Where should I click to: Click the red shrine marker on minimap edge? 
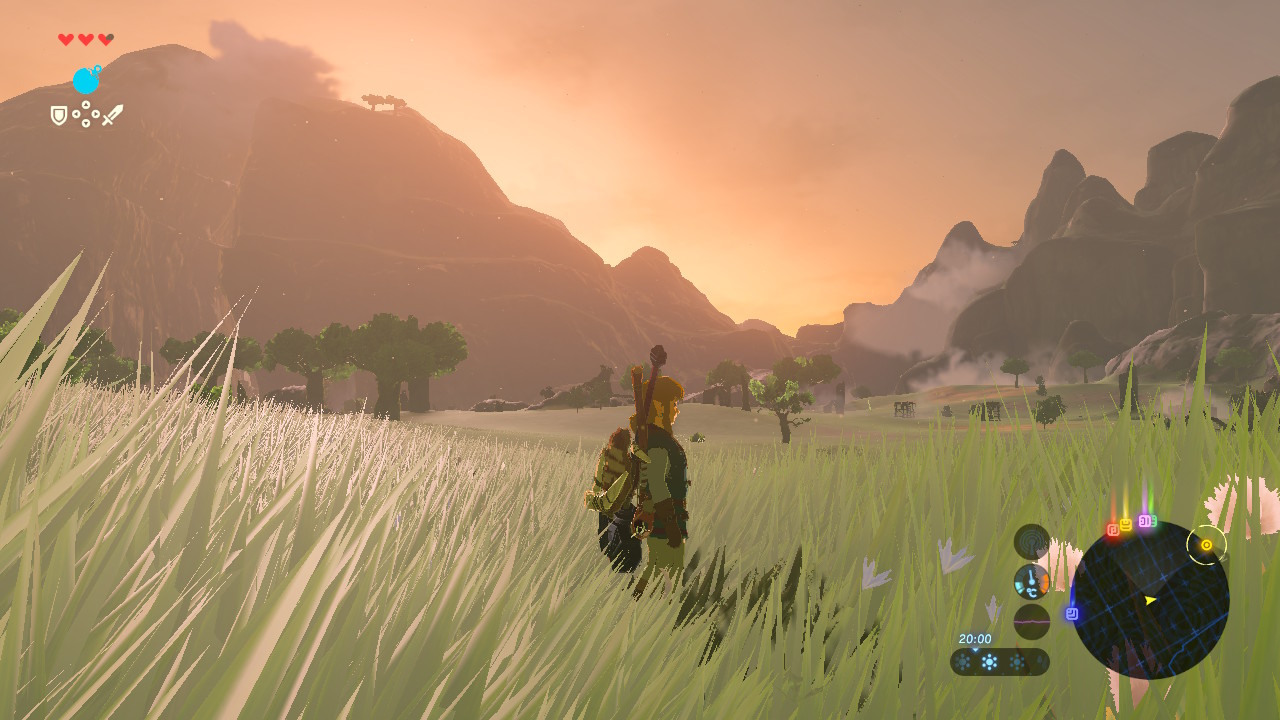point(1113,530)
